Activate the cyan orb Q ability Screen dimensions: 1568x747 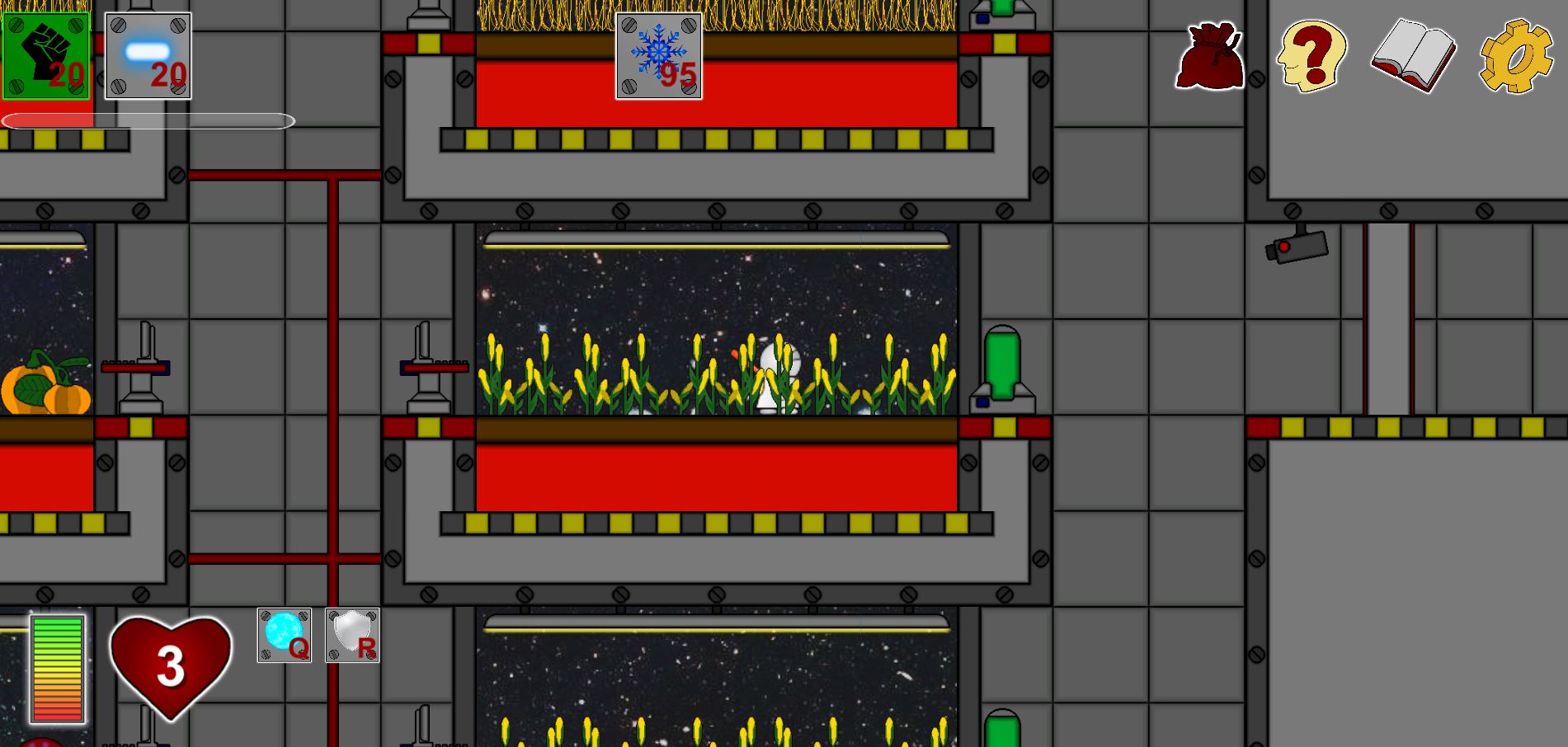pyautogui.click(x=284, y=635)
